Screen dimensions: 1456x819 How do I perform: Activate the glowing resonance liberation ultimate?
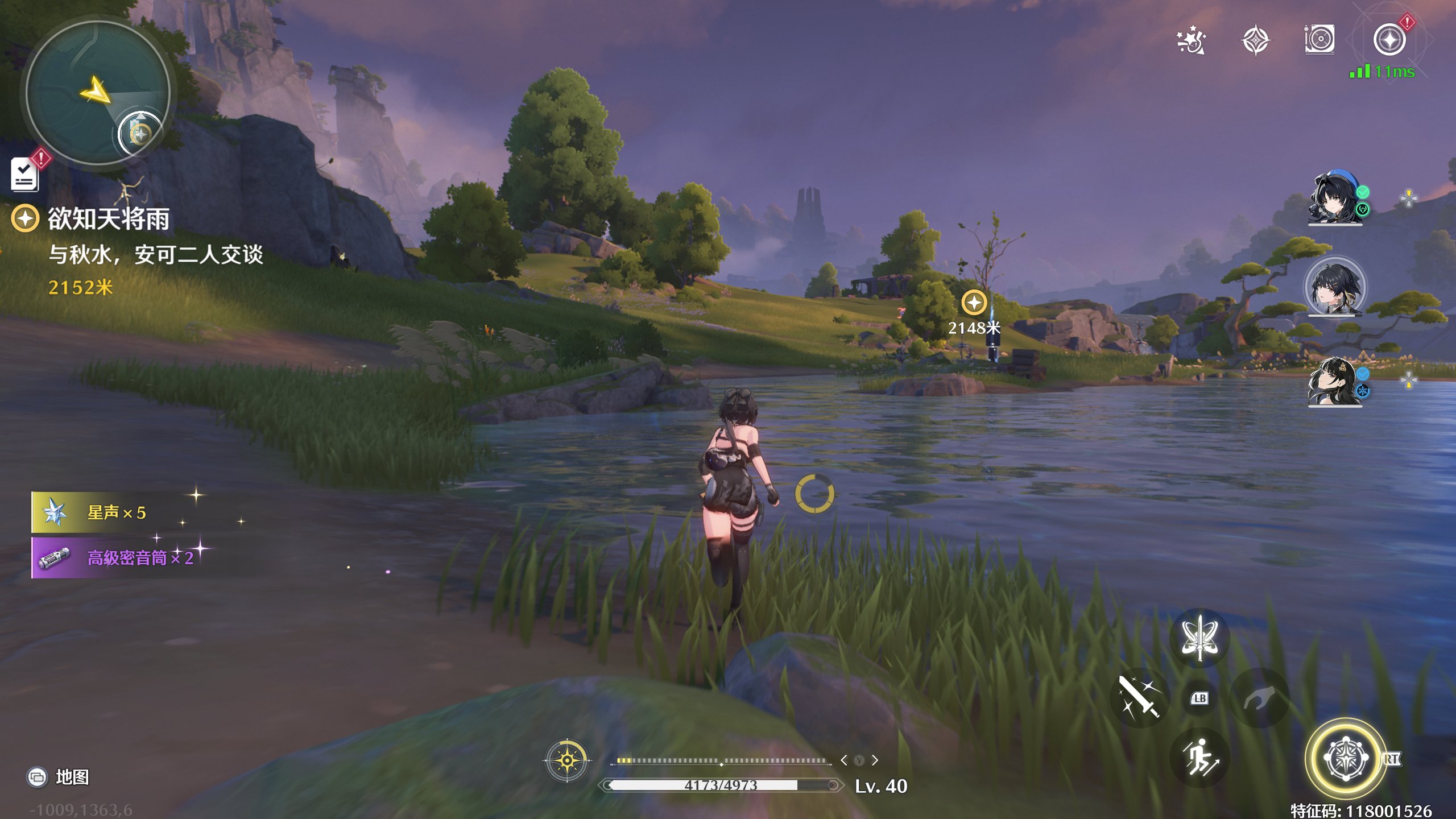click(1346, 759)
